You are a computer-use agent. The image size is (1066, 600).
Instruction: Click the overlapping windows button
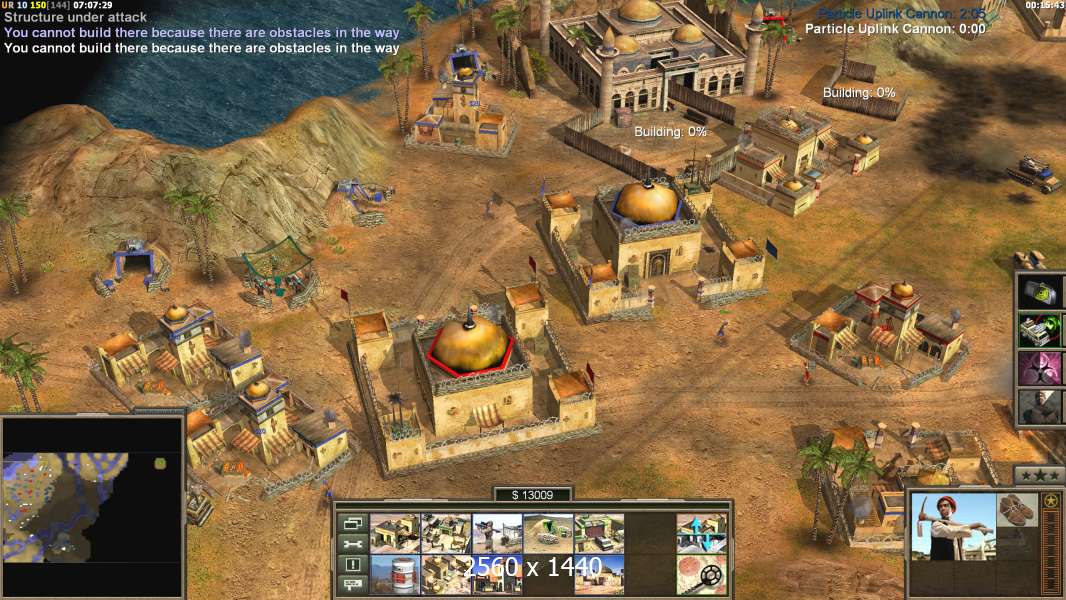(352, 523)
